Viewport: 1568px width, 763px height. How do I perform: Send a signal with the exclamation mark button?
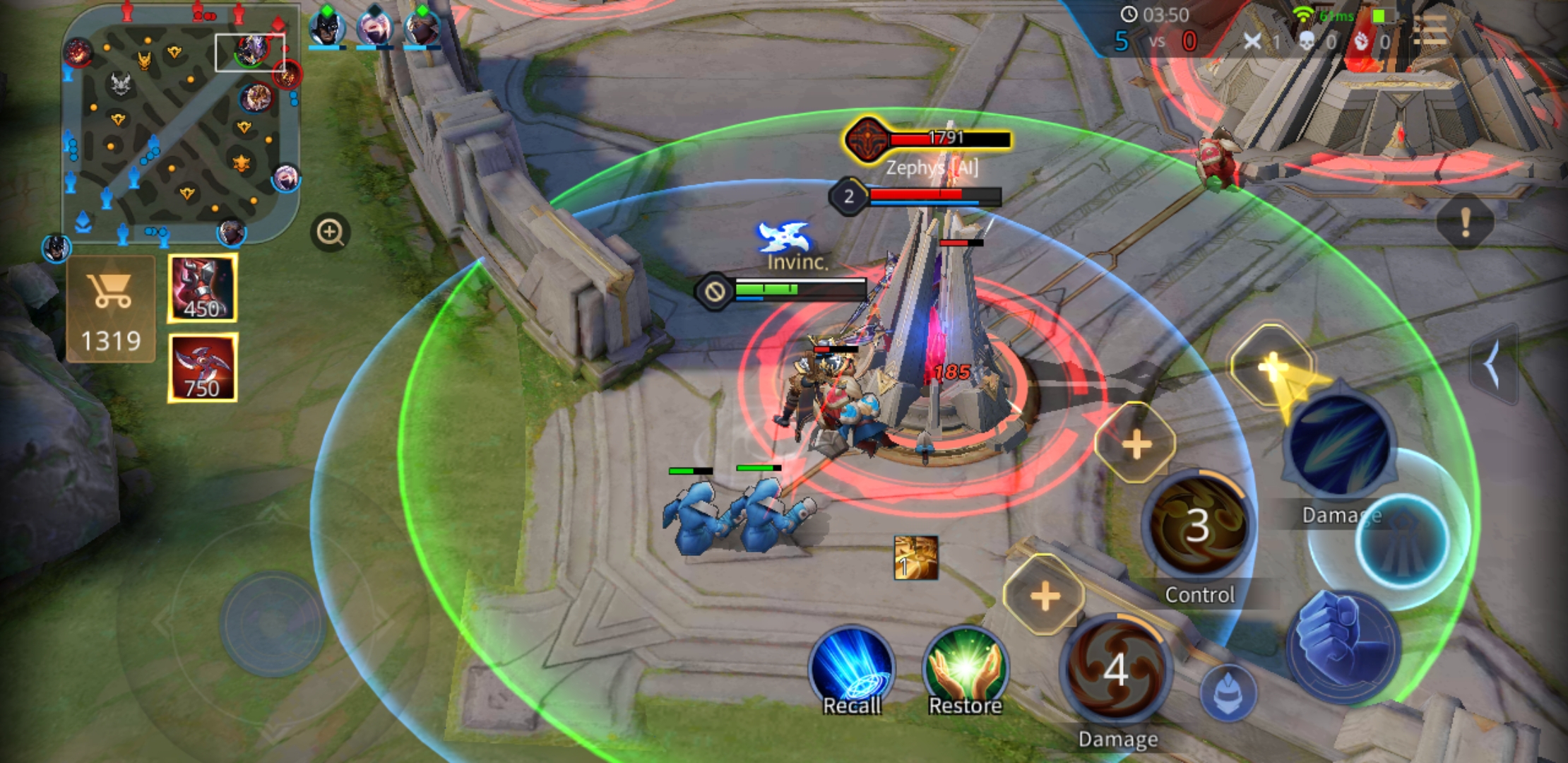pyautogui.click(x=1465, y=223)
